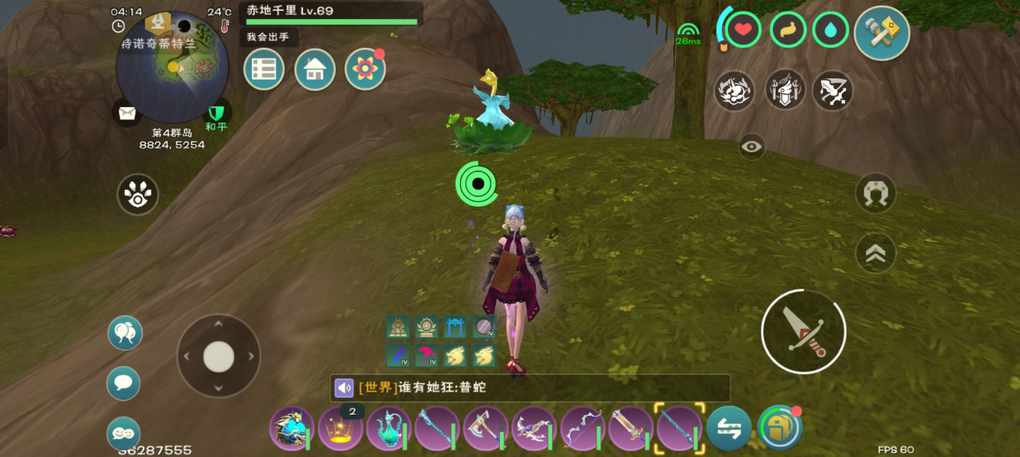Viewport: 1020px width, 457px height.
Task: Switch hotbar with the swap arrows button
Action: [729, 428]
